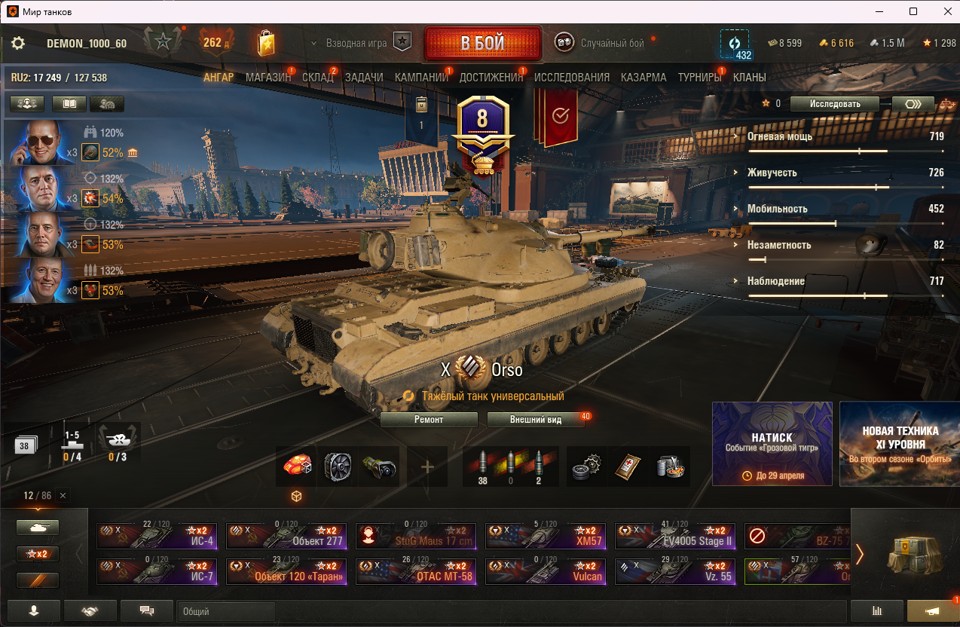Screen dimensions: 960x627
Task: Select the ИС-4 tank in carousel
Action: [x=158, y=536]
